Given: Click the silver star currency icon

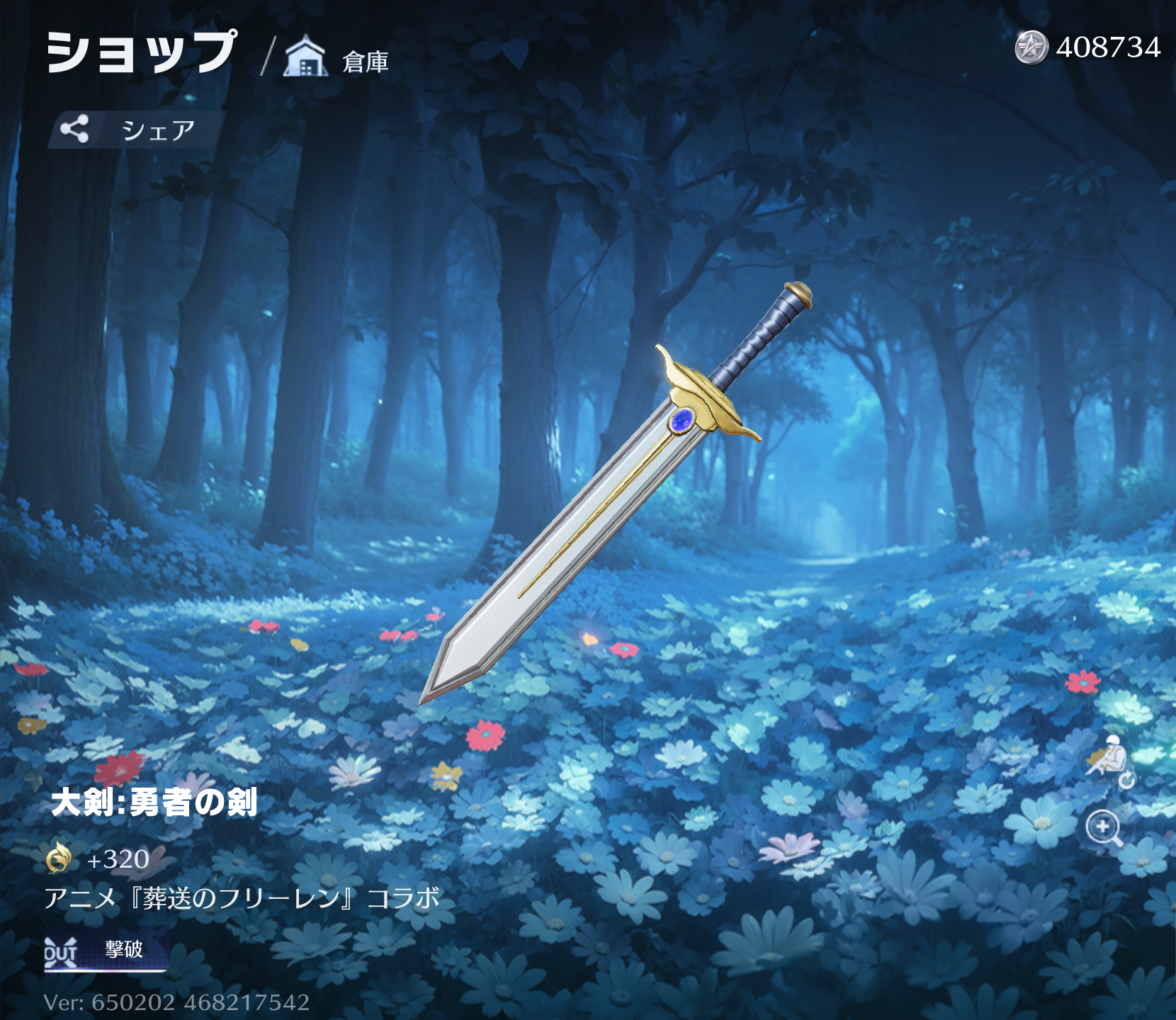Looking at the screenshot, I should pos(1031,47).
